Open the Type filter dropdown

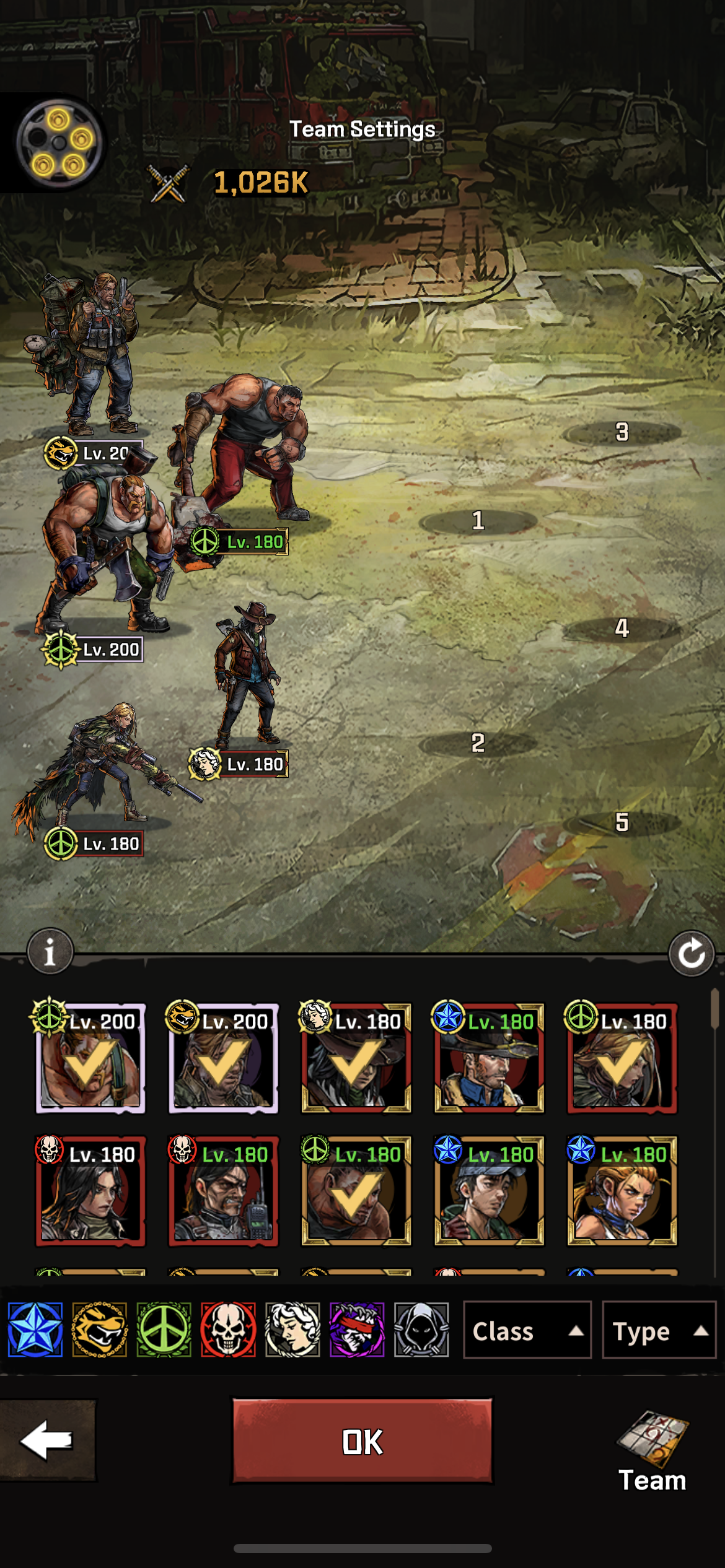pyautogui.click(x=659, y=1331)
